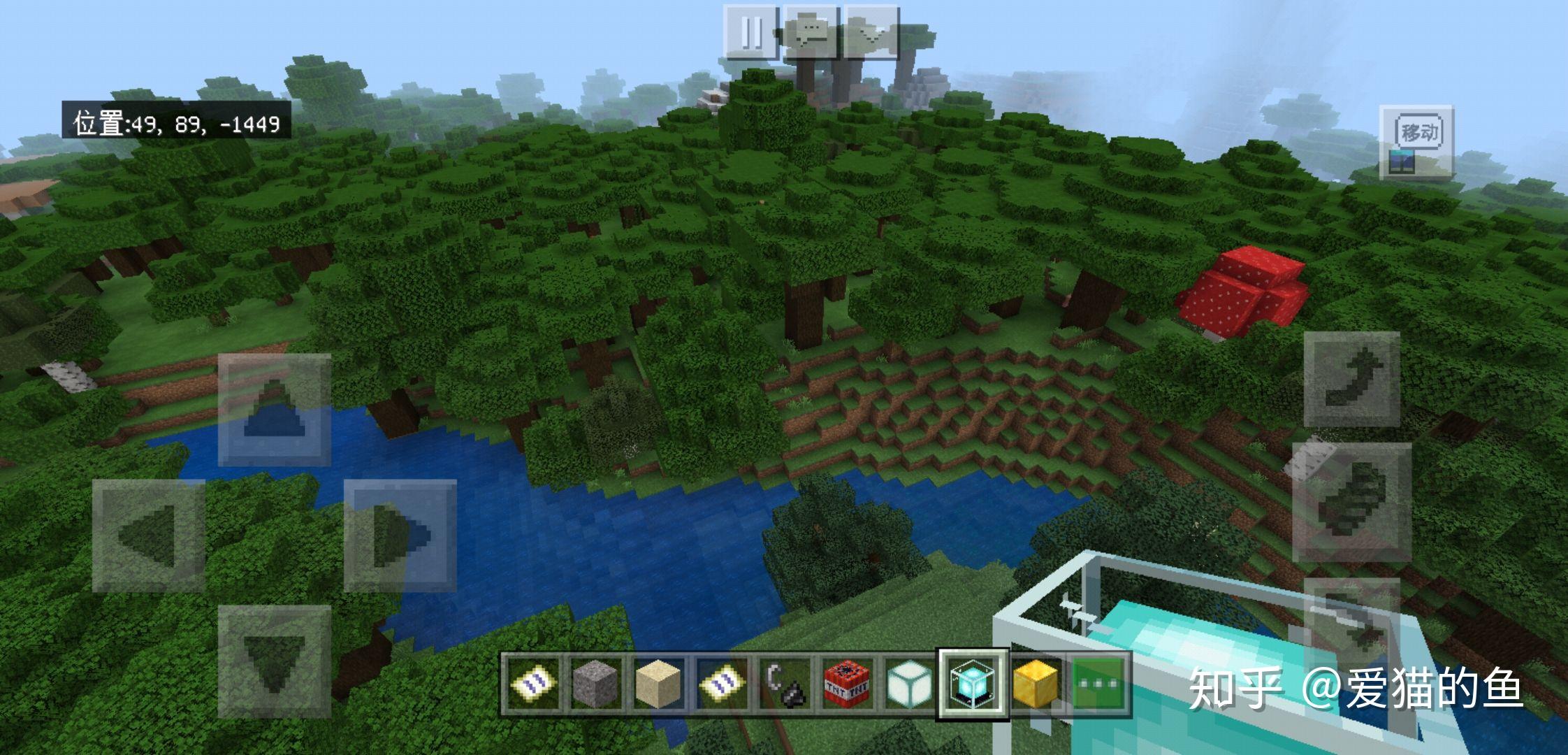Select the sandstone-colored block slot
Screen dimensions: 1568x755
pos(658,684)
